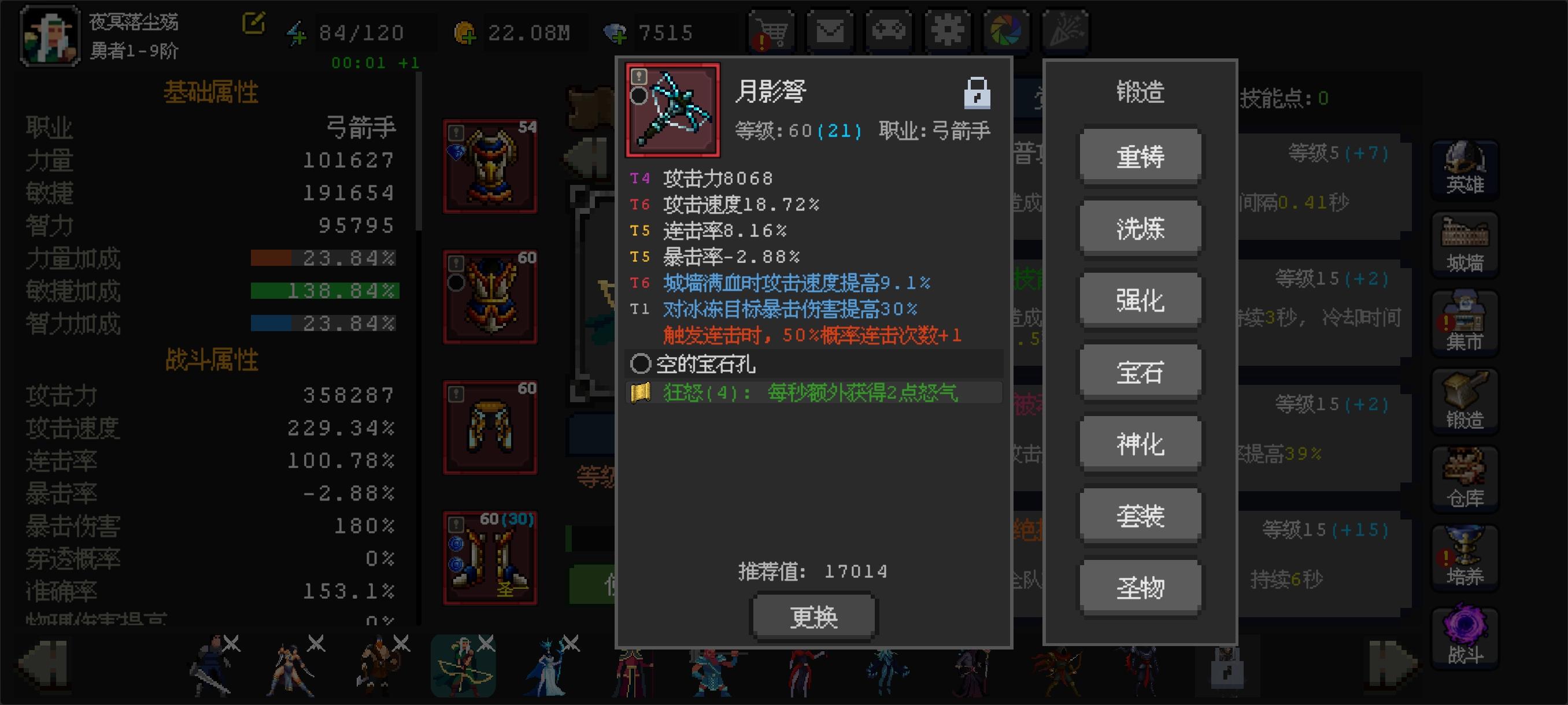
Task: Open the settings gear icon
Action: pos(947,29)
